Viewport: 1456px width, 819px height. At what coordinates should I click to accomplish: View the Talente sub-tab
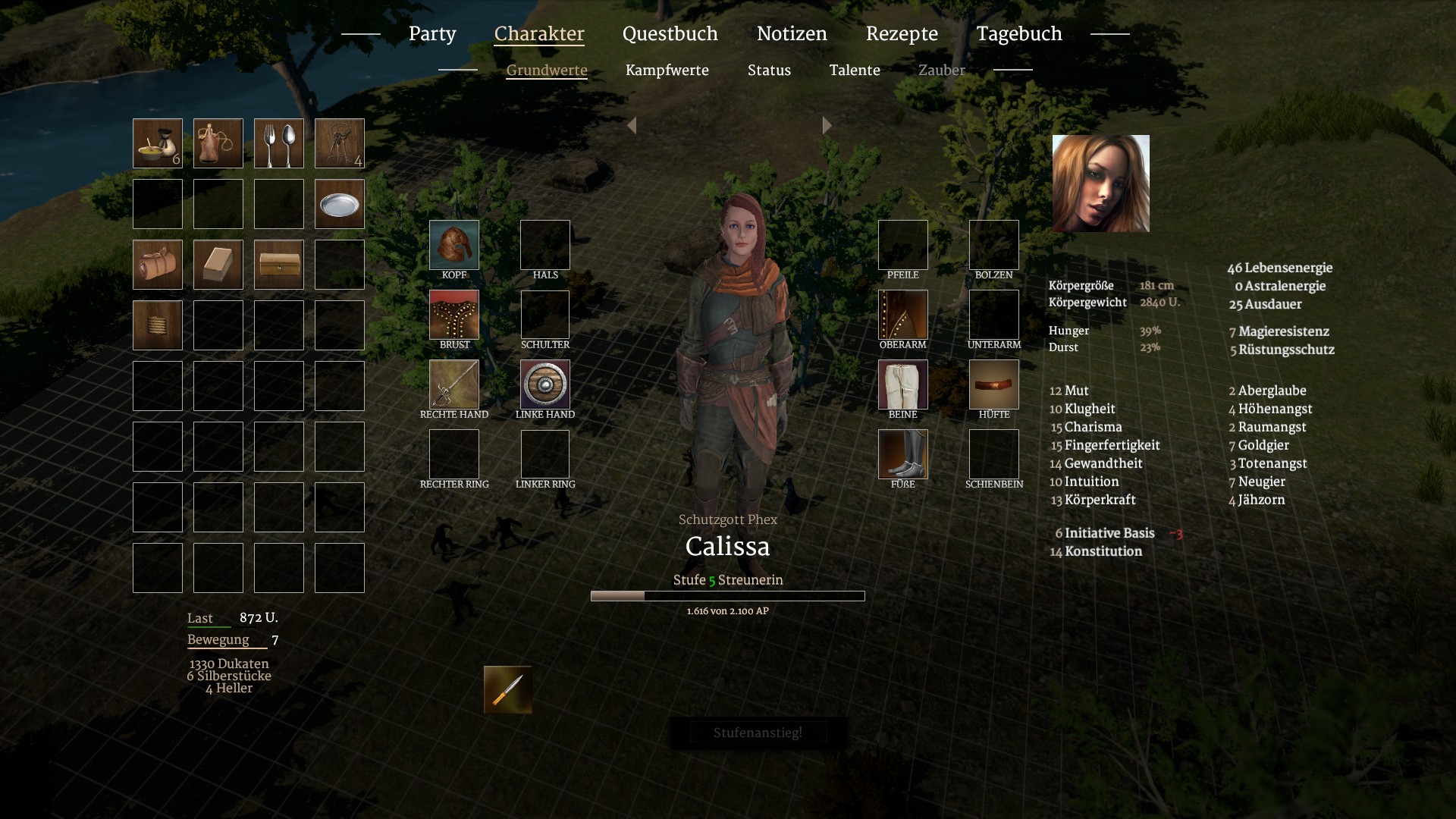click(855, 71)
